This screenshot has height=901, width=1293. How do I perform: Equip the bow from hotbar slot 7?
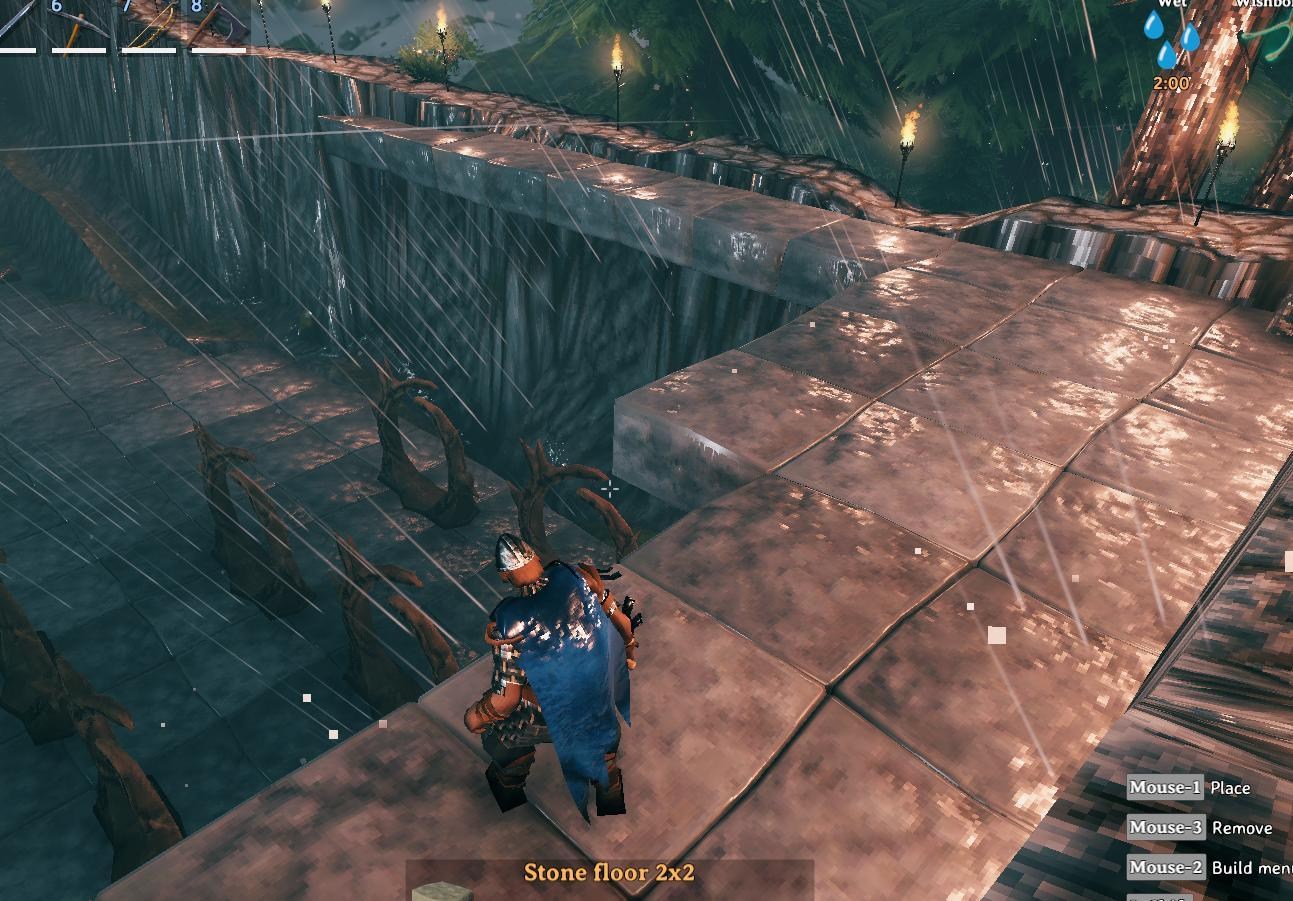149,24
